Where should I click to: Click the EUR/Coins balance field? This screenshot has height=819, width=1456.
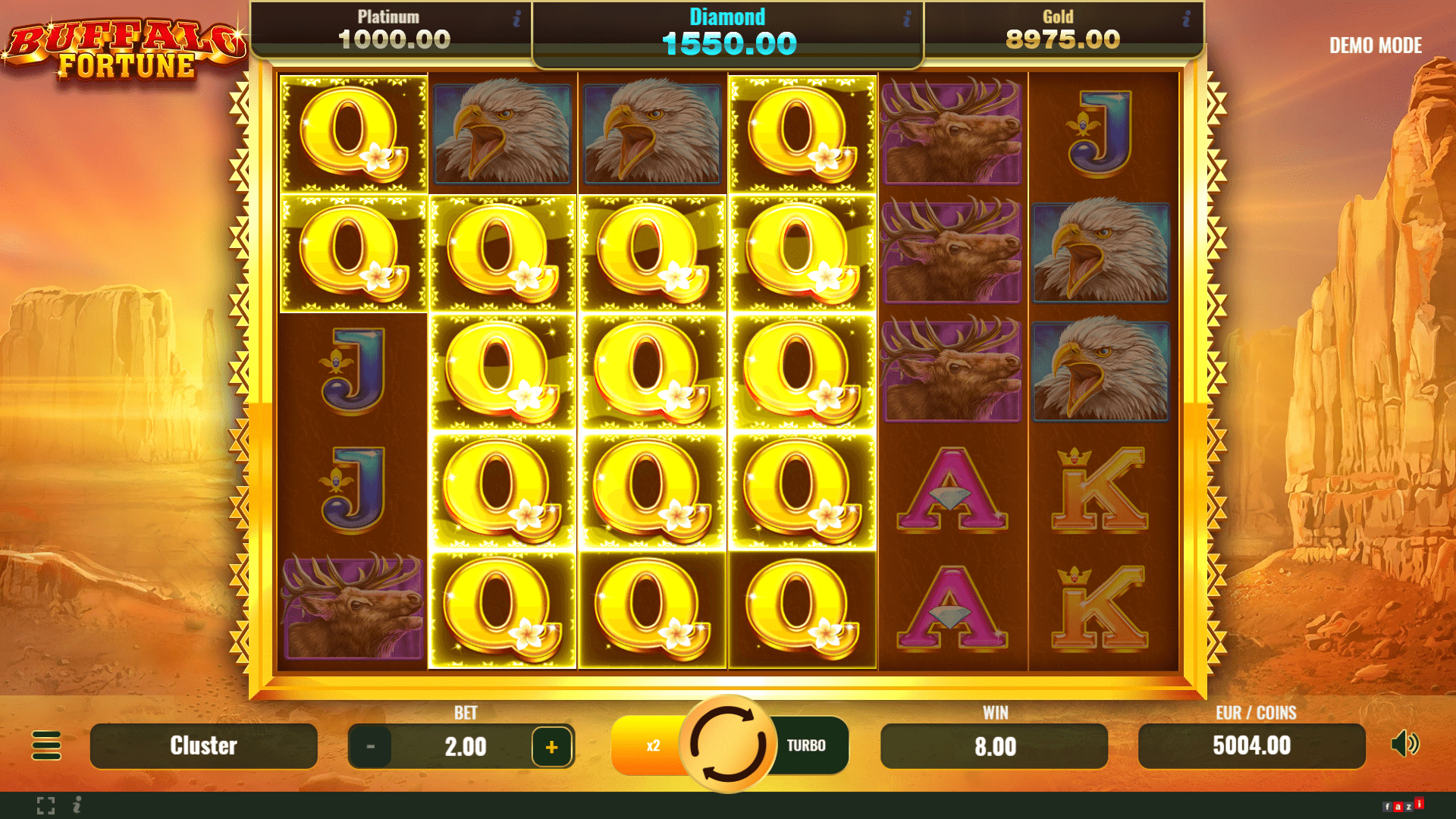(1251, 746)
